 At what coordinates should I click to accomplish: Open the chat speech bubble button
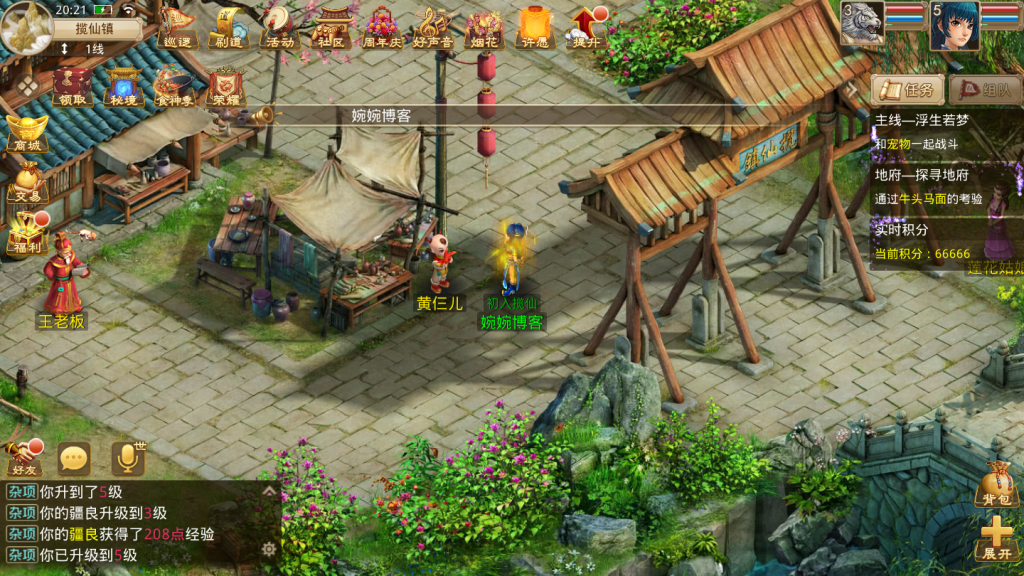point(74,459)
